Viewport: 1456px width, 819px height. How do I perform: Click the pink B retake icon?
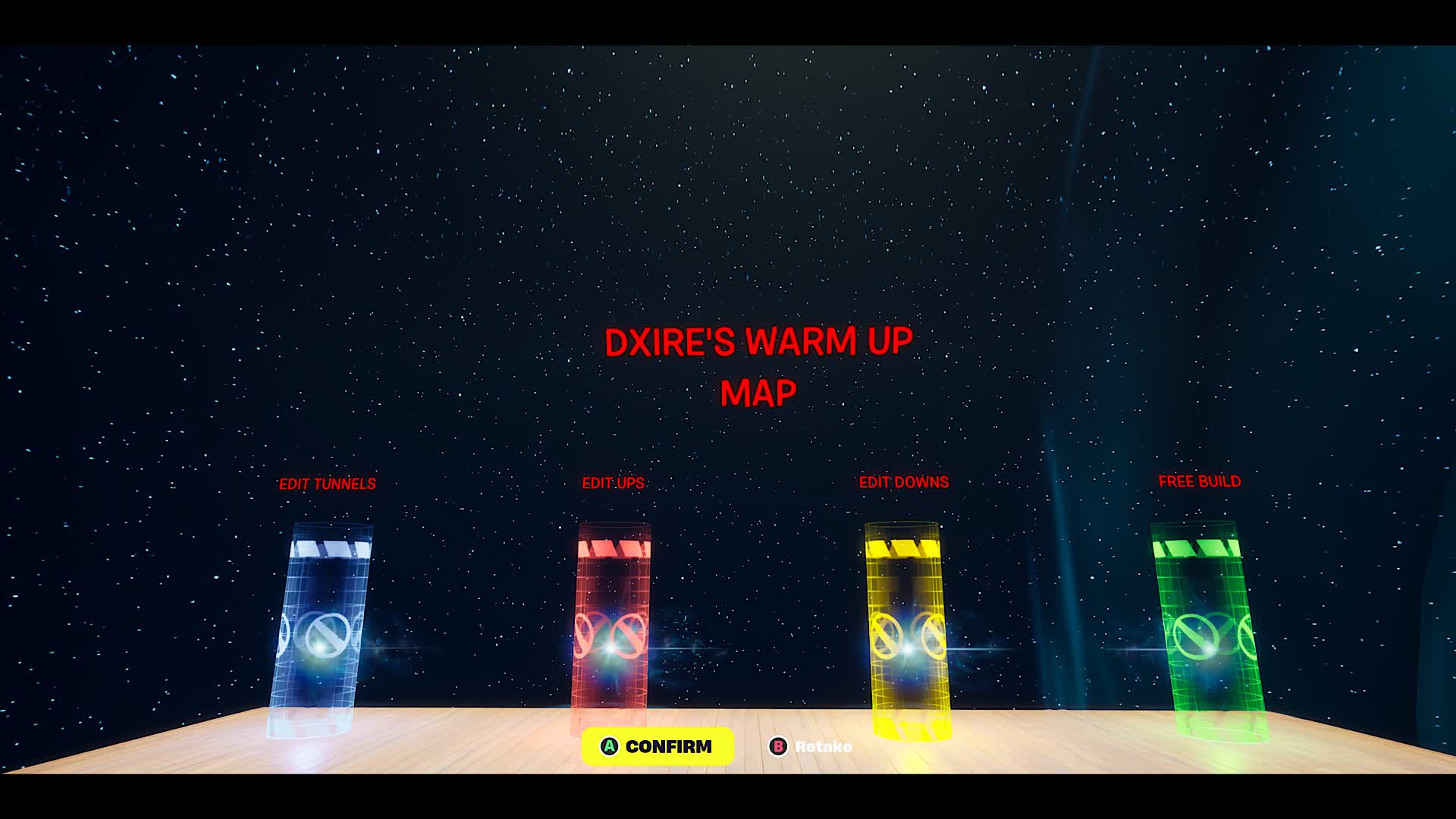point(777,746)
